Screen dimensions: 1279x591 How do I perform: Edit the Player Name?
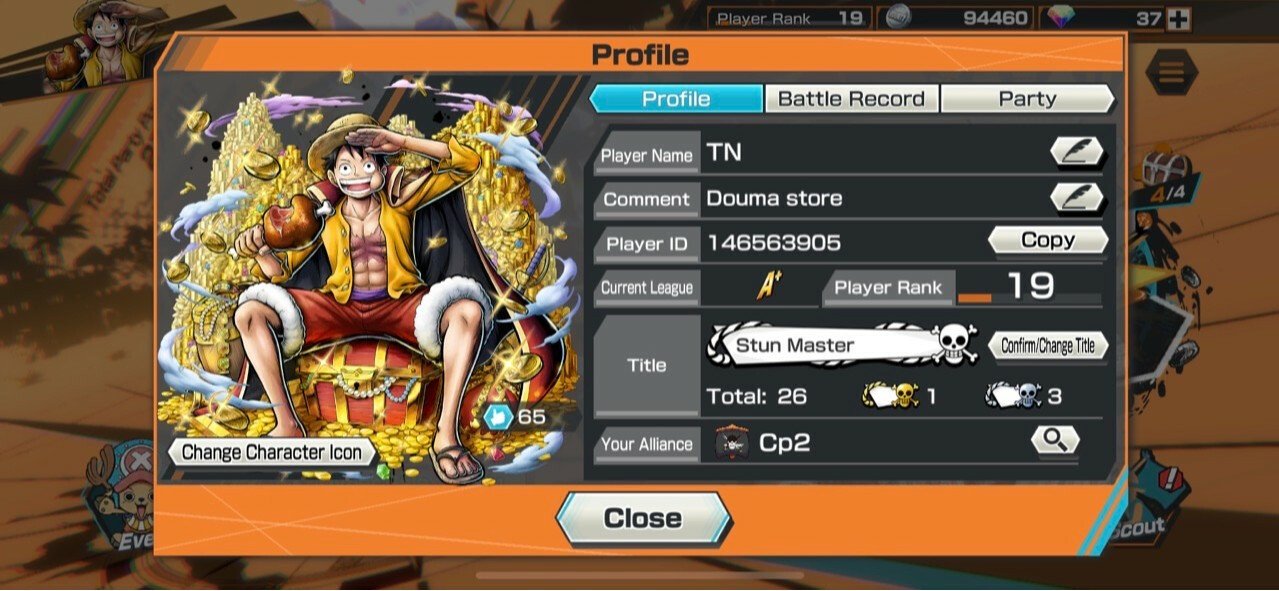click(x=1077, y=153)
